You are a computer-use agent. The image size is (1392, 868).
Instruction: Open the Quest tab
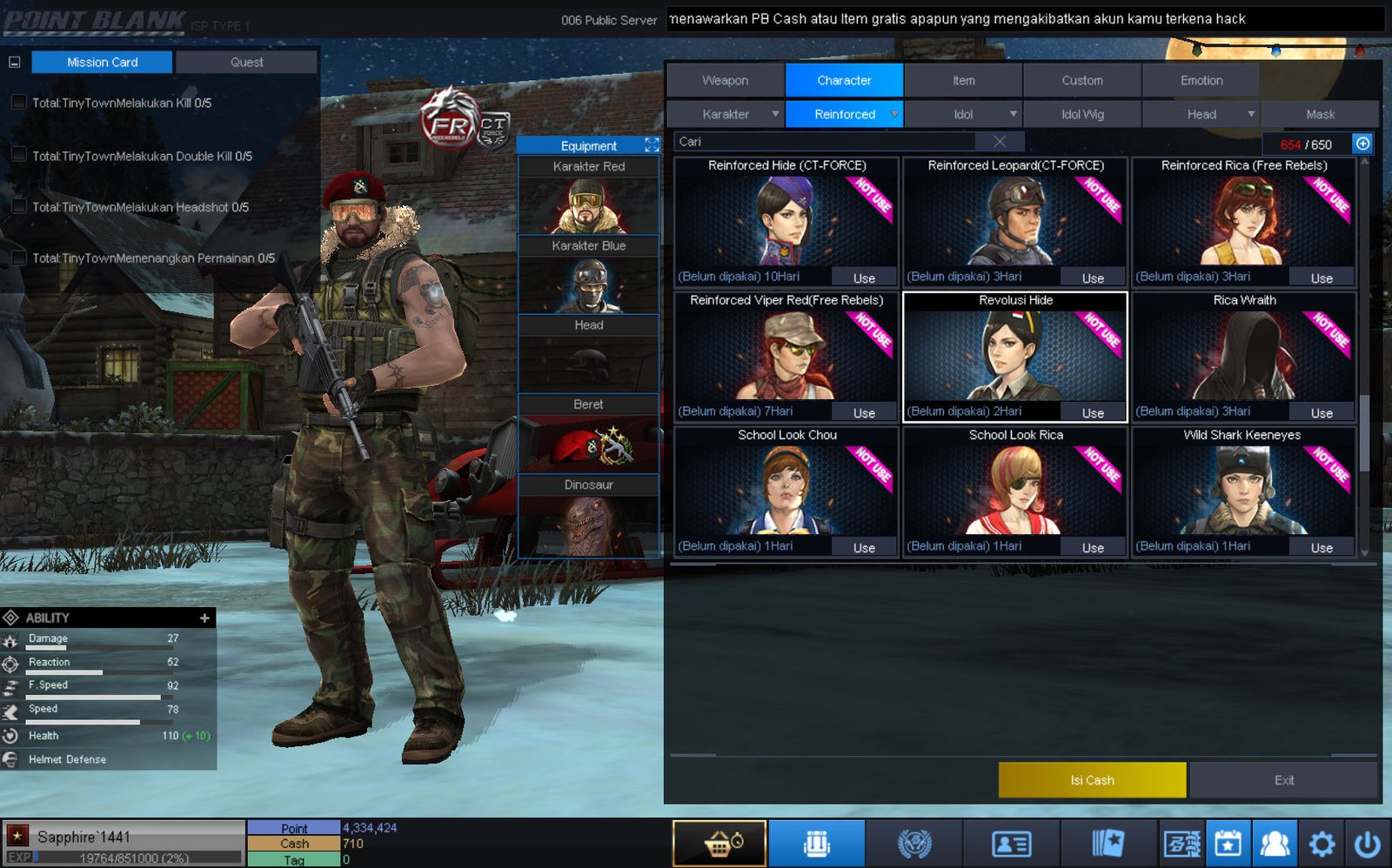[x=246, y=63]
